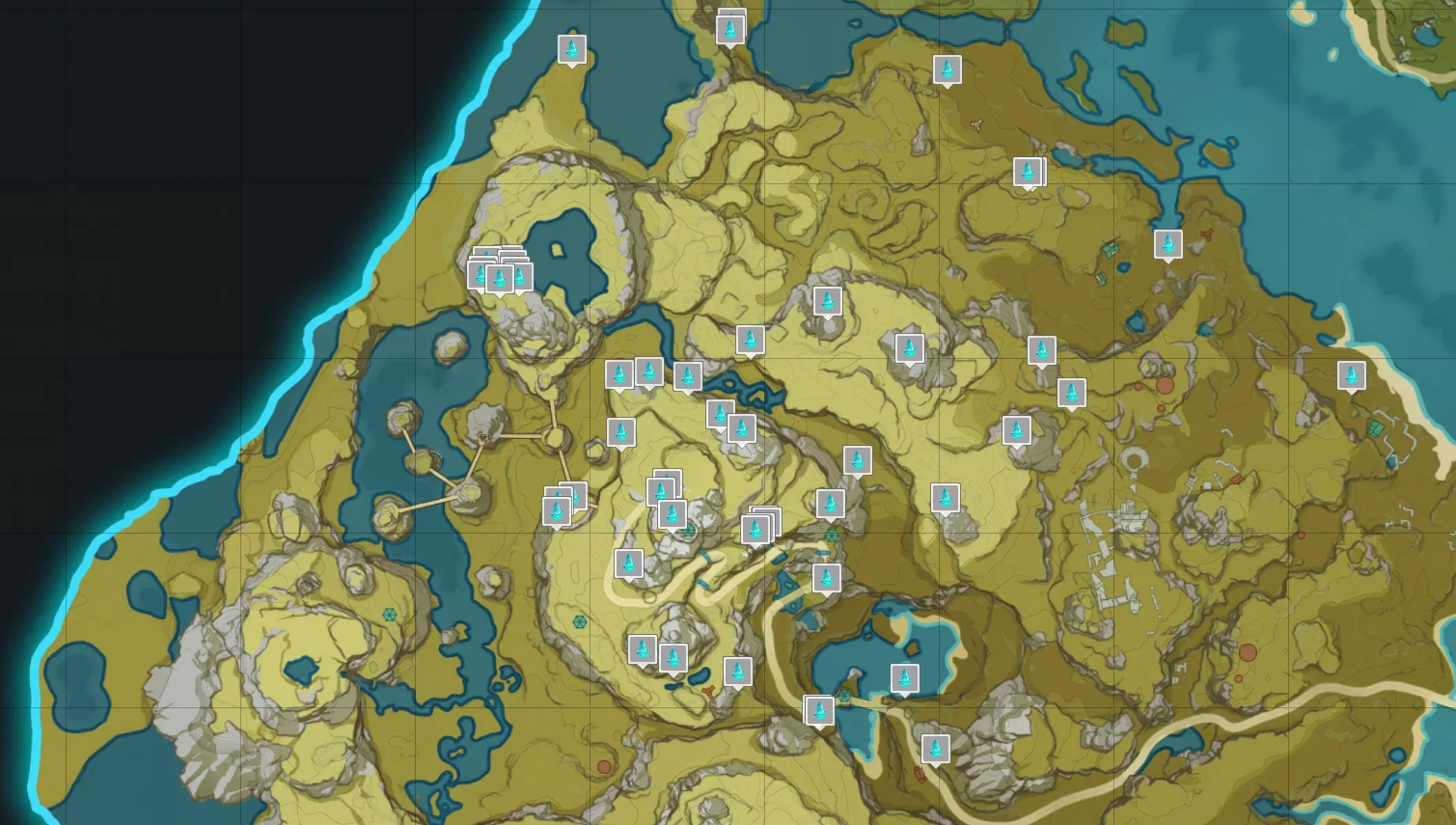Viewport: 1456px width, 825px height.
Task: Select the crystal marker beside the eastern sandy beach
Action: pos(1351,375)
